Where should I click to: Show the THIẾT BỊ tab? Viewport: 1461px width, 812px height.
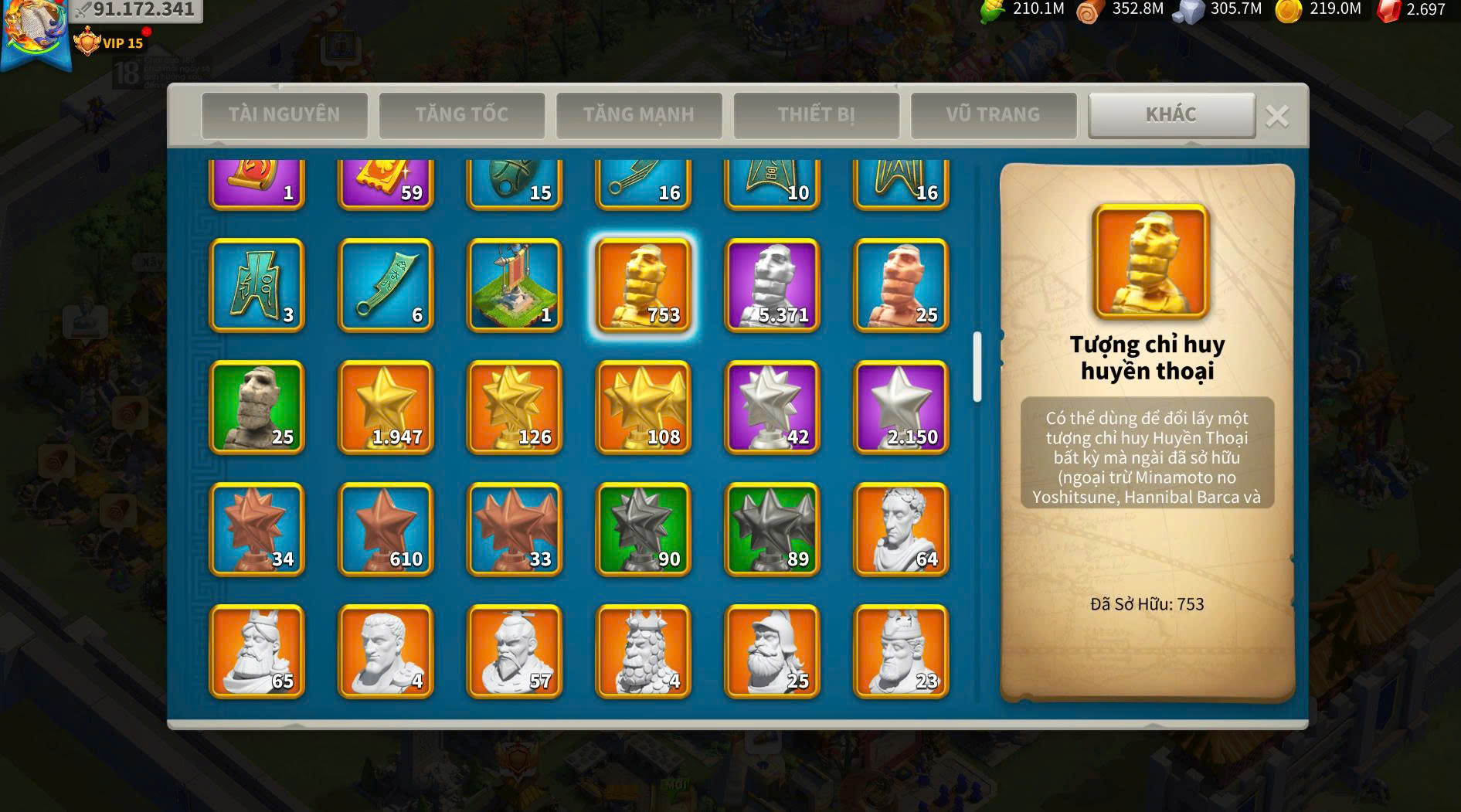[816, 115]
